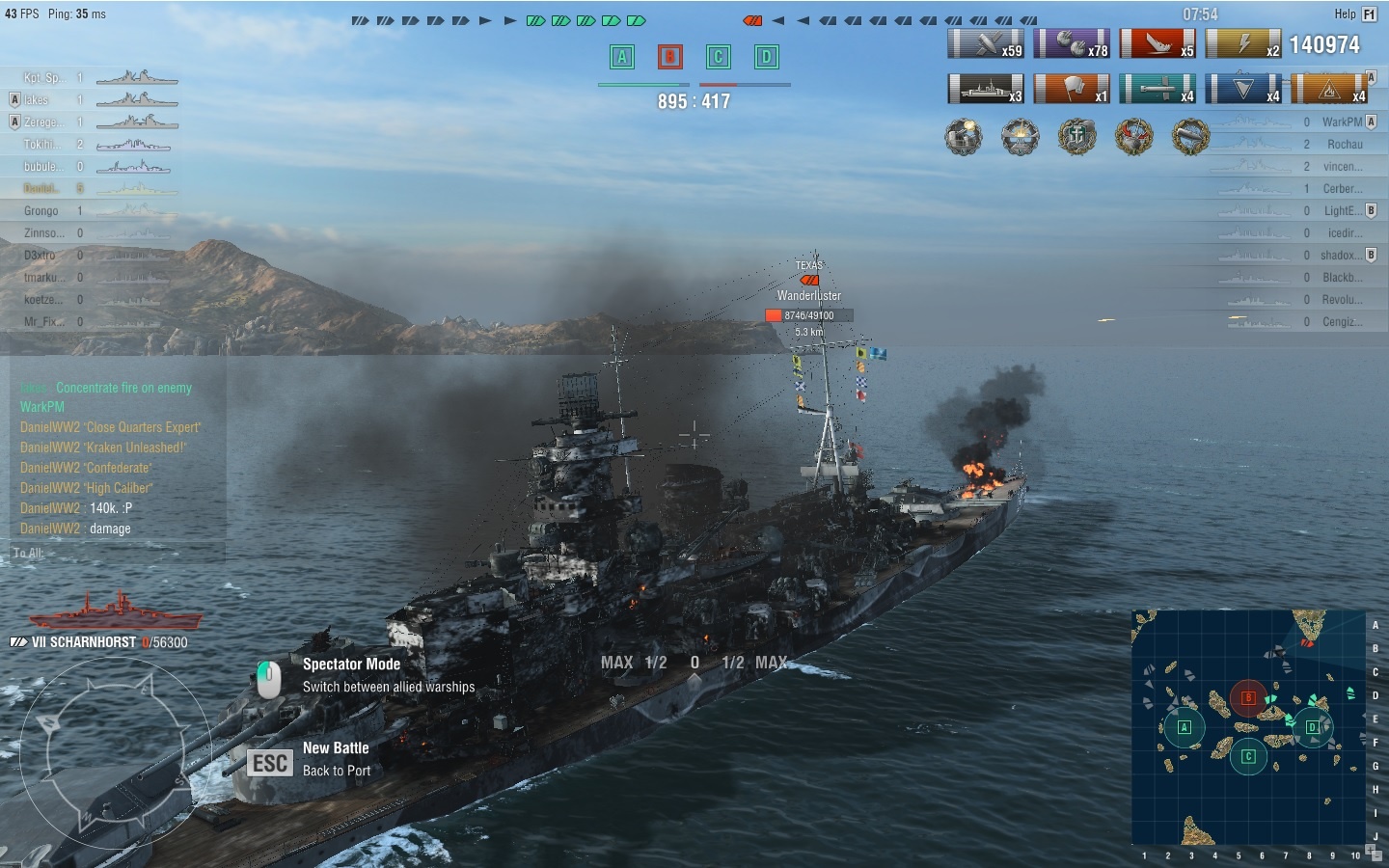Pick WarkPM from the enemy roster

tap(1342, 122)
